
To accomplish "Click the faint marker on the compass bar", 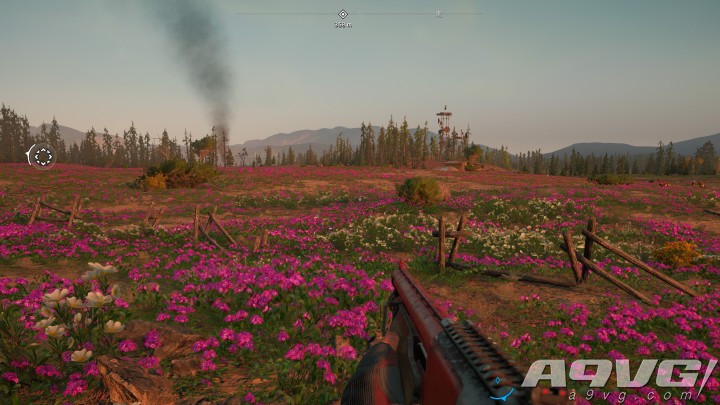I will pyautogui.click(x=438, y=13).
